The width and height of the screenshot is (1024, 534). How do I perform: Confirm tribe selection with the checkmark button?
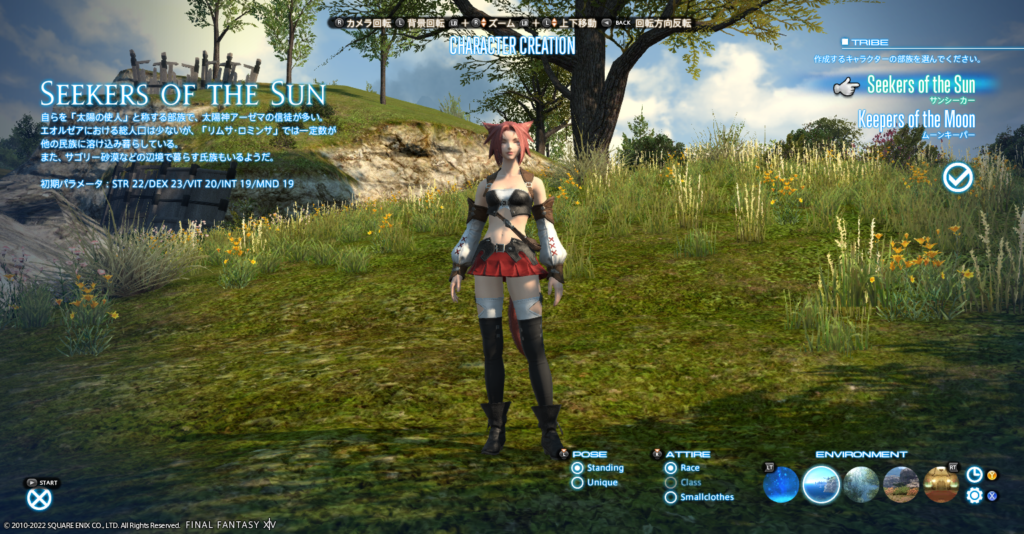958,177
